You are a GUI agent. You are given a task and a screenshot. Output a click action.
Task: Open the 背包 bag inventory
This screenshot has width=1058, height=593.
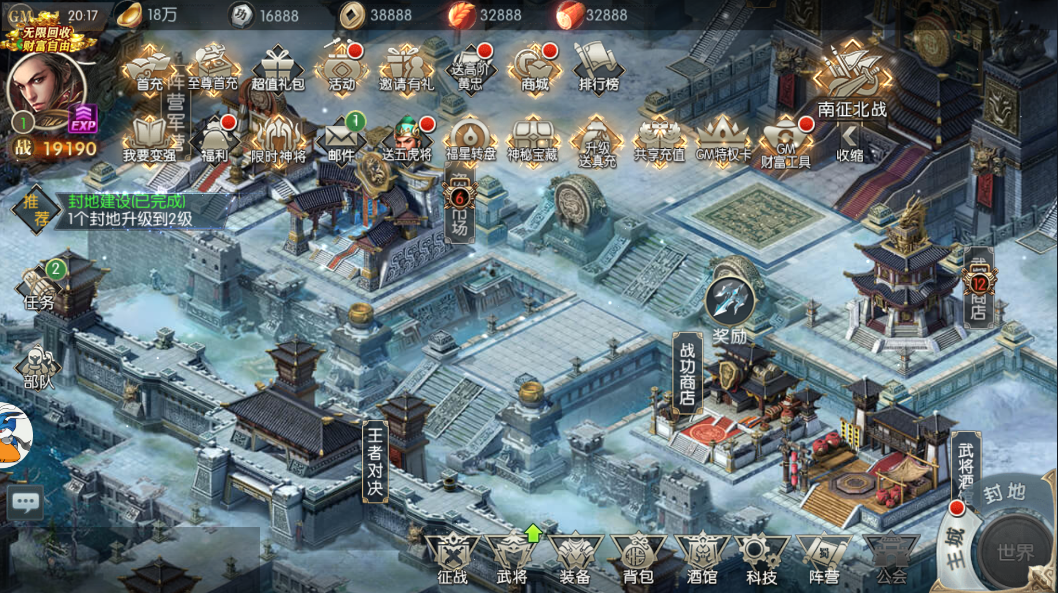637,559
